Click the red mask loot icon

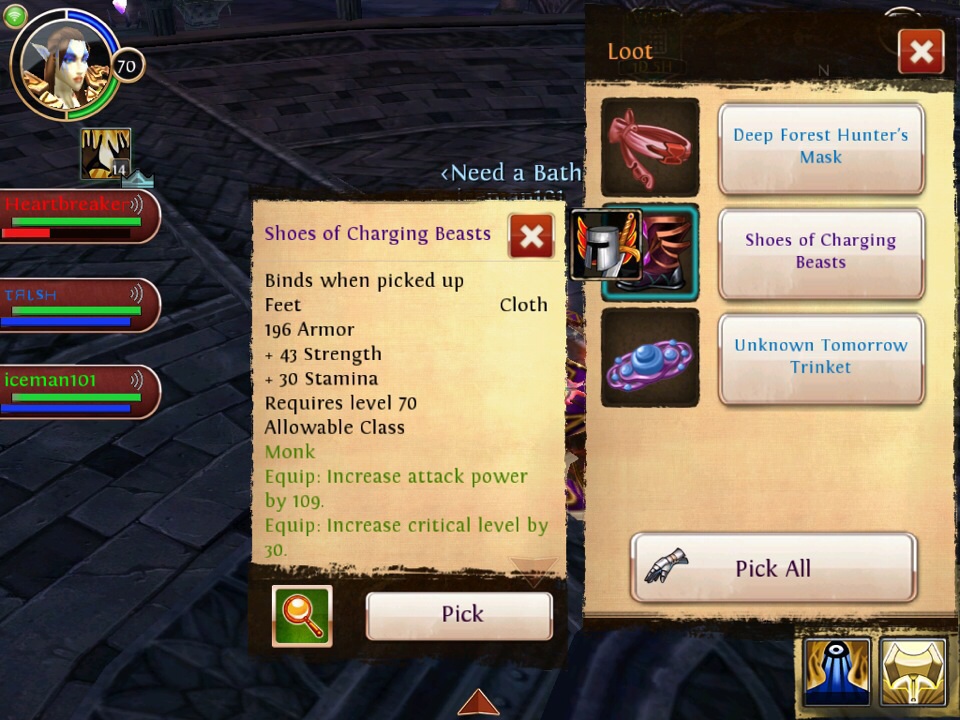[x=650, y=147]
